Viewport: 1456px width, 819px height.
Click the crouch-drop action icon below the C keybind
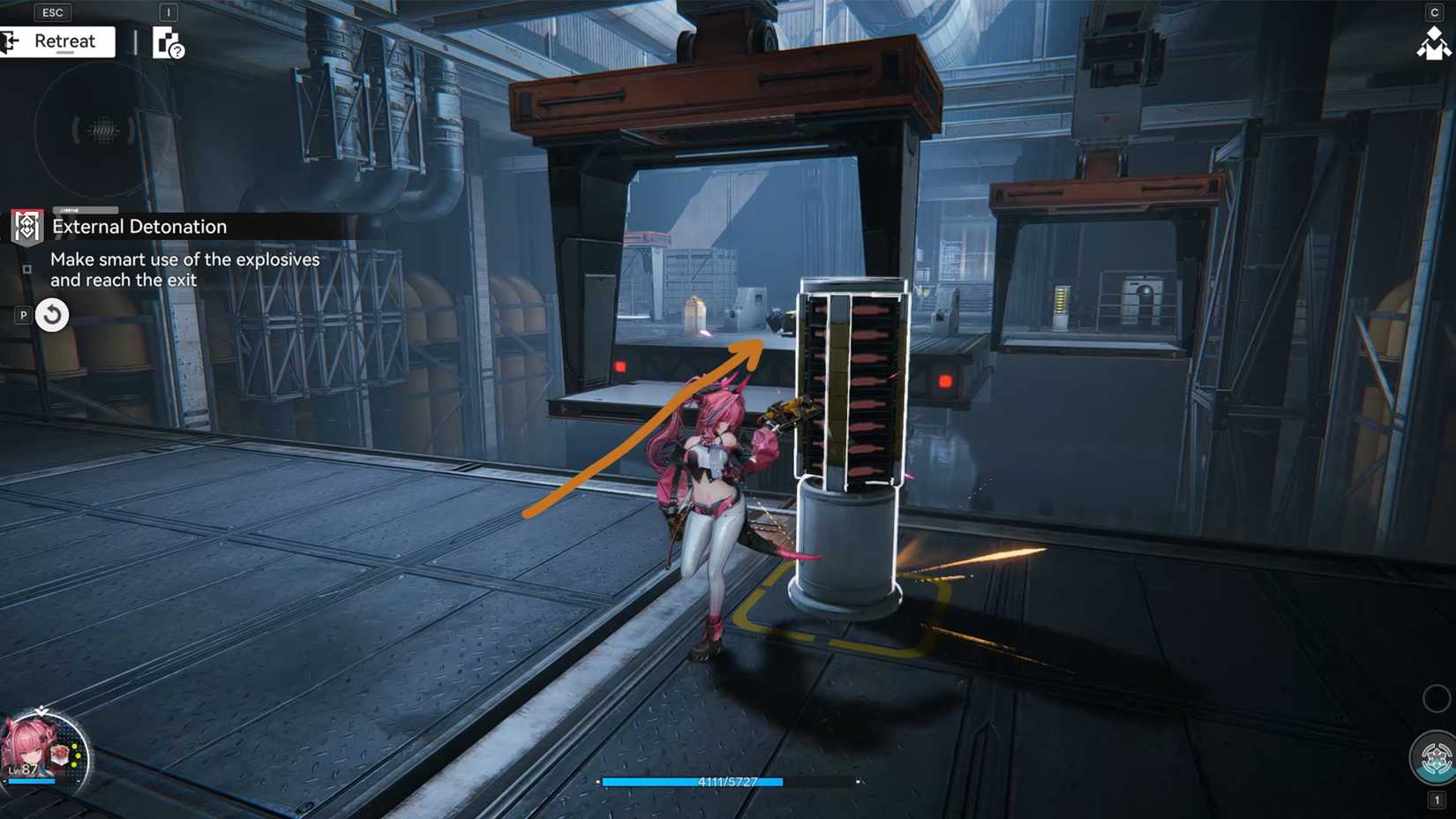(1435, 42)
